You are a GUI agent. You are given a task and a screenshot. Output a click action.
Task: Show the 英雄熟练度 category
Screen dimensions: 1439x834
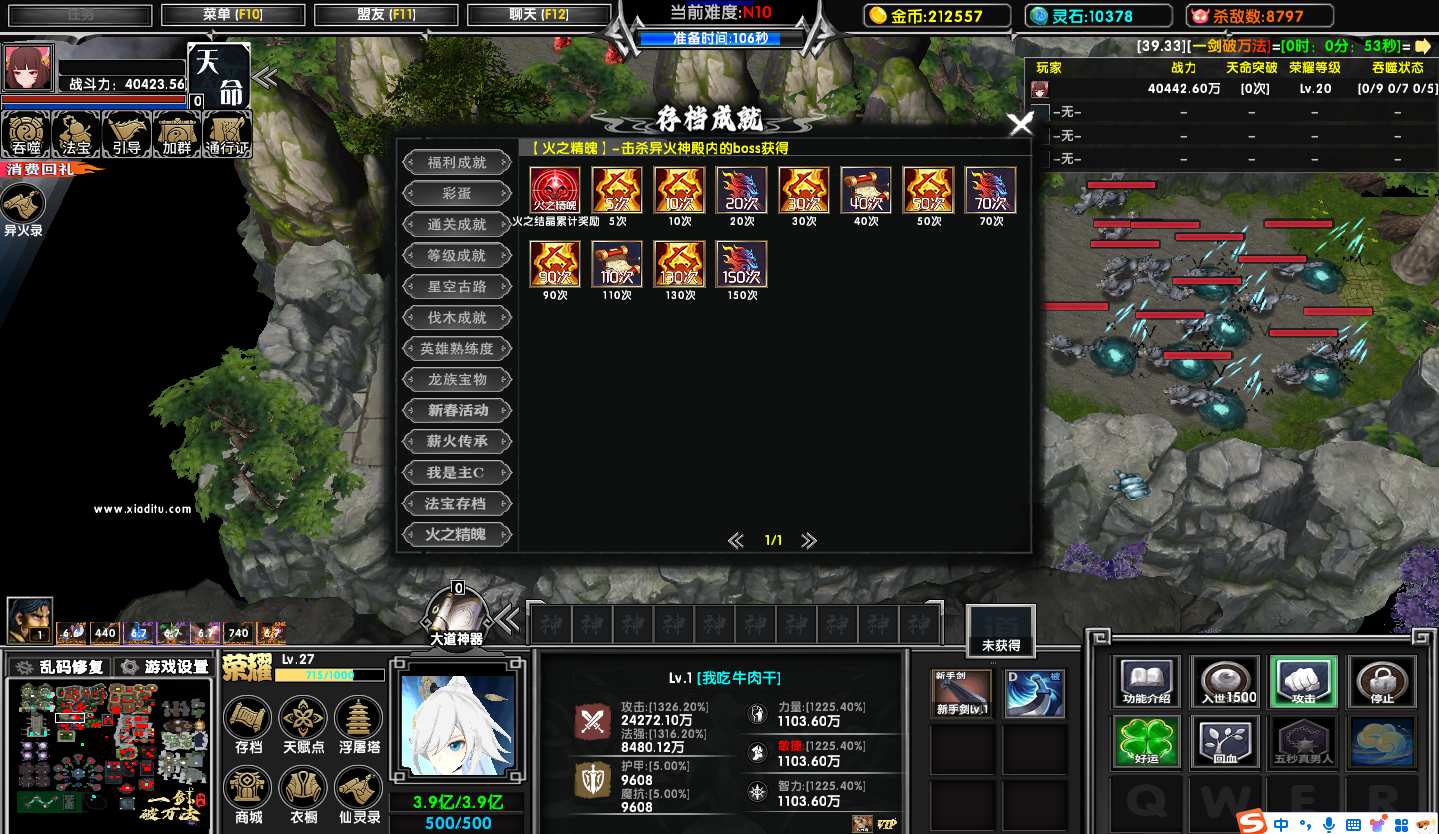pos(457,348)
